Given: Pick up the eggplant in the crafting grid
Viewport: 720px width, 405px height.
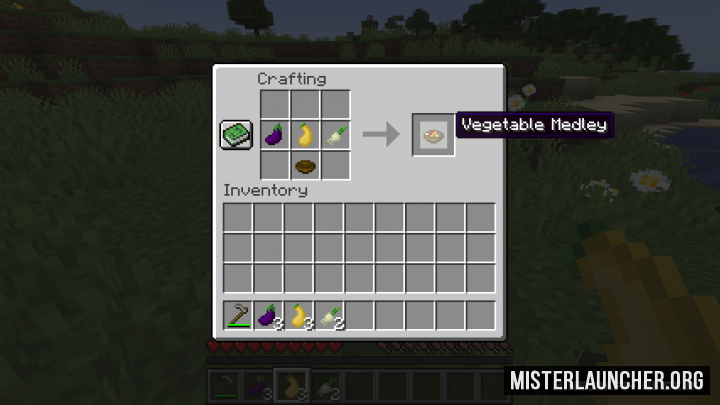Looking at the screenshot, I should click(275, 135).
